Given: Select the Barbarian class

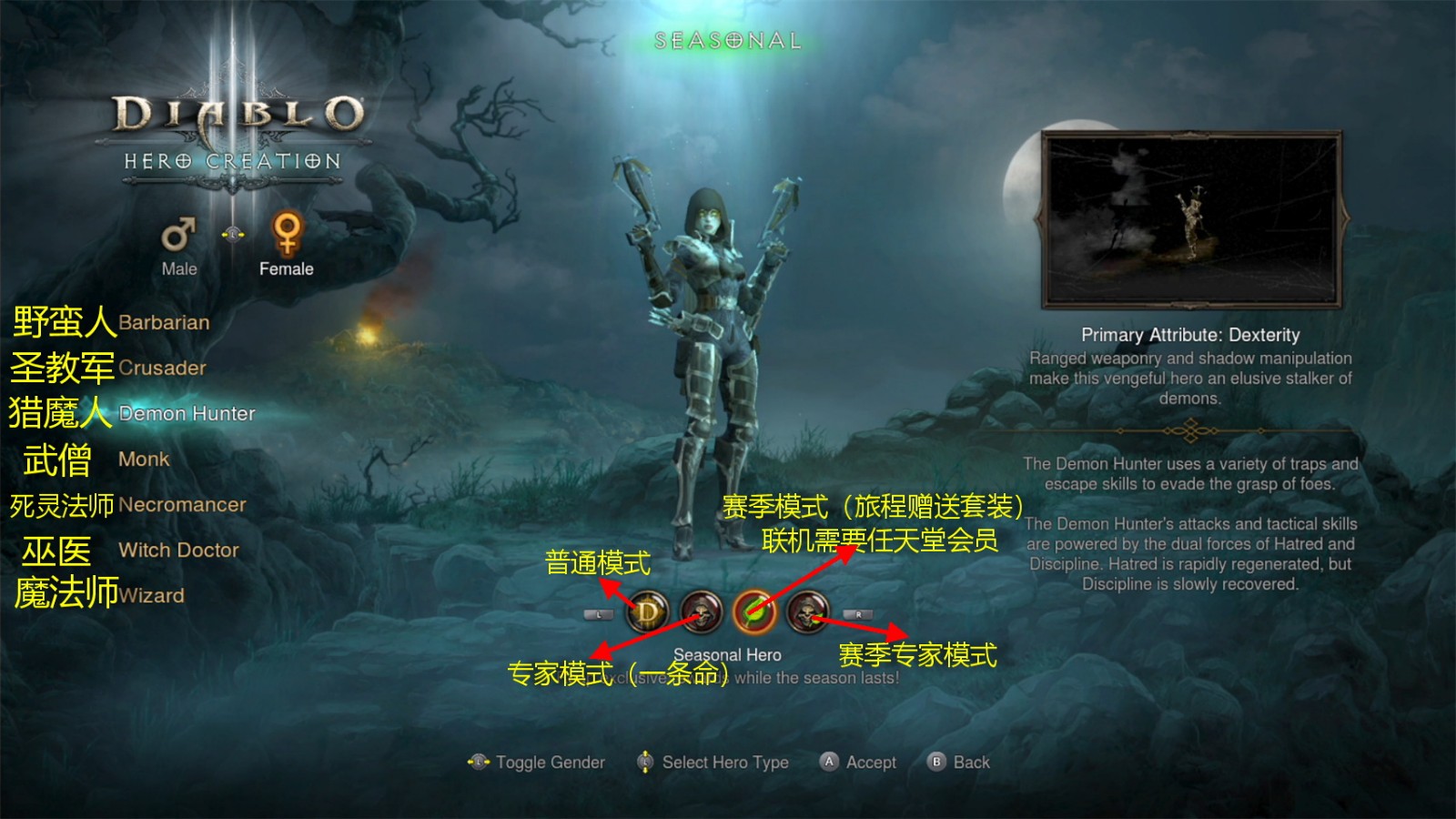Looking at the screenshot, I should 167,322.
